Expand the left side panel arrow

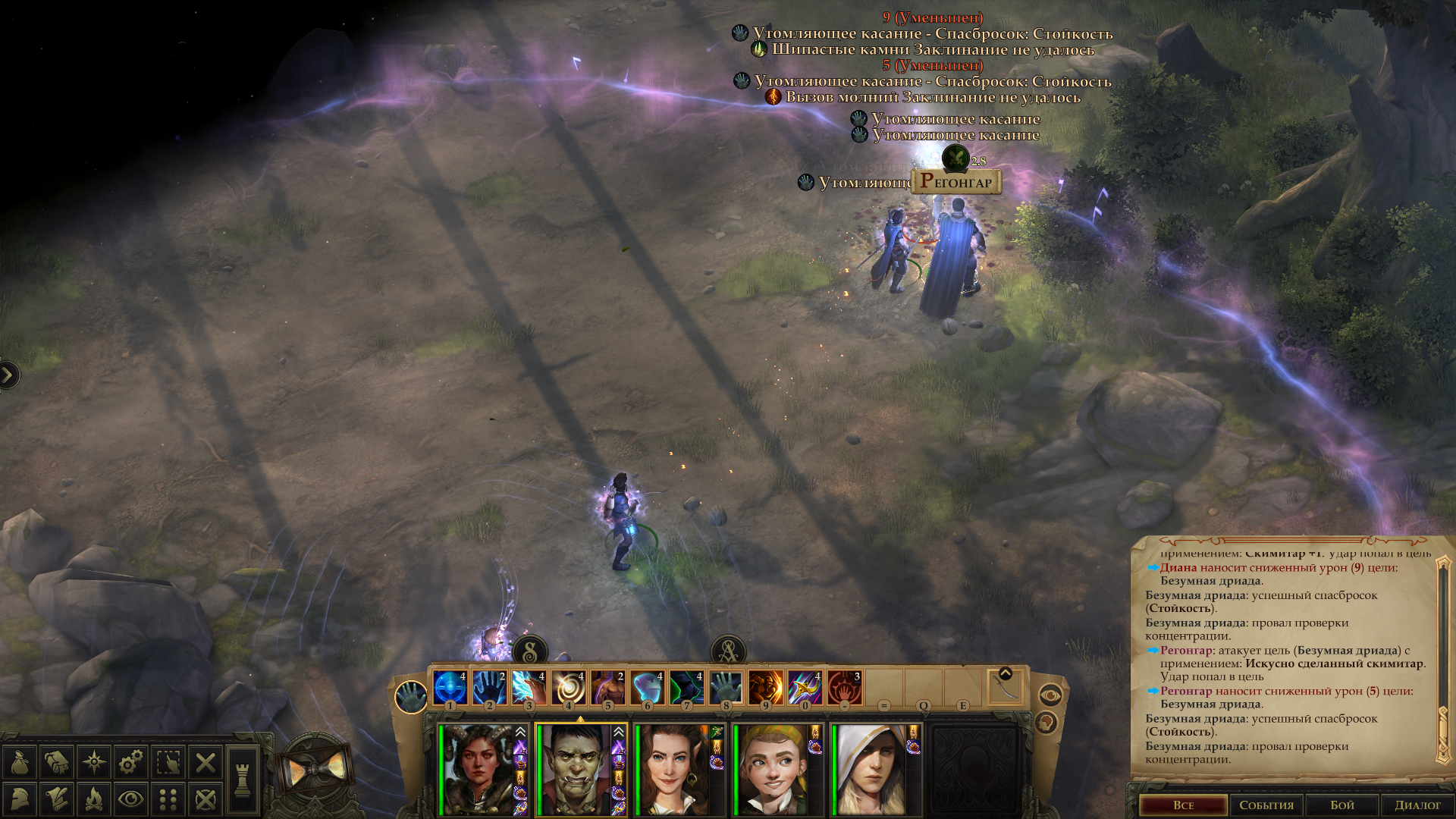pos(8,375)
